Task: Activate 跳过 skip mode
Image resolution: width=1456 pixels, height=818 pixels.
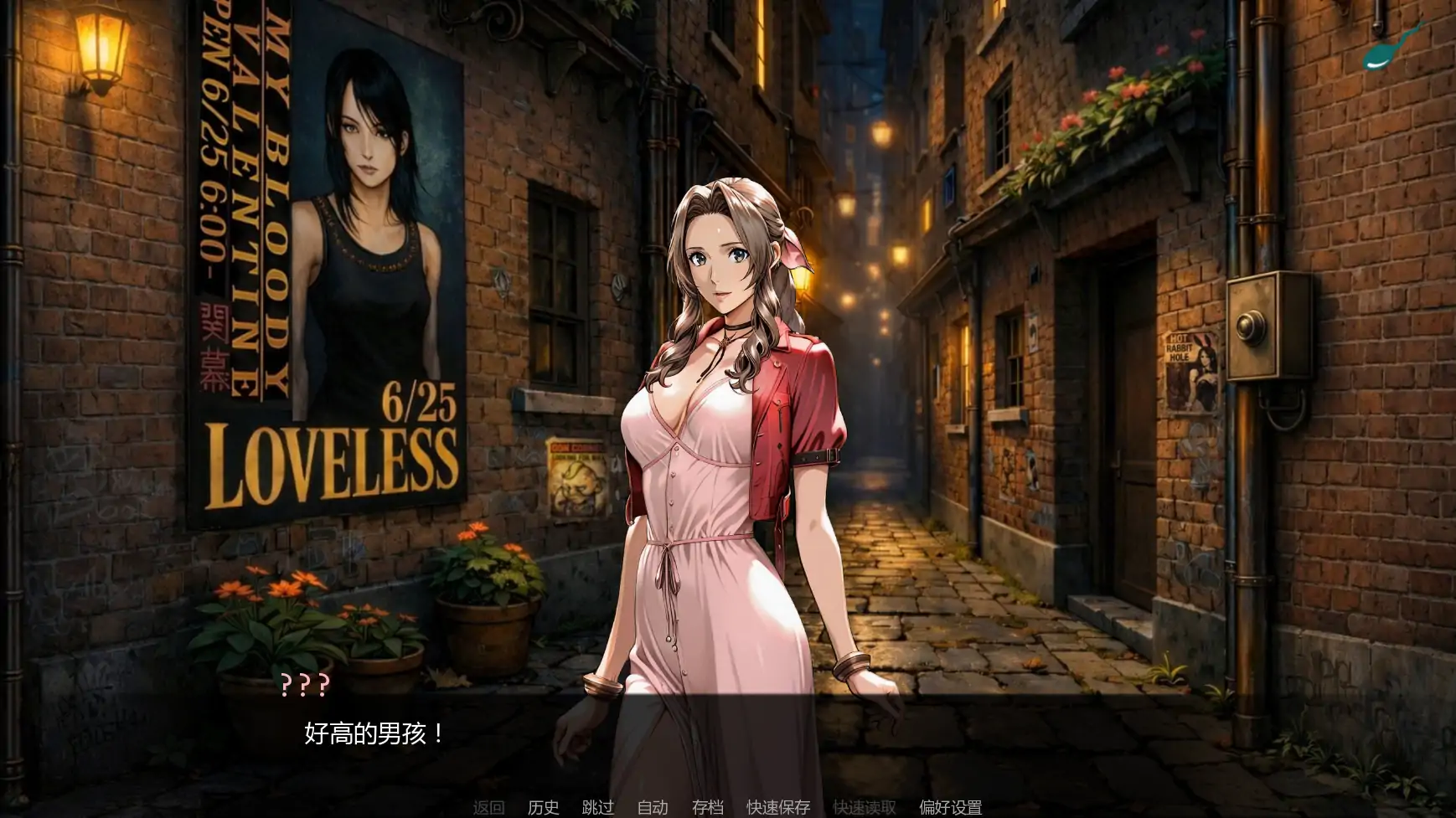Action: pos(596,808)
